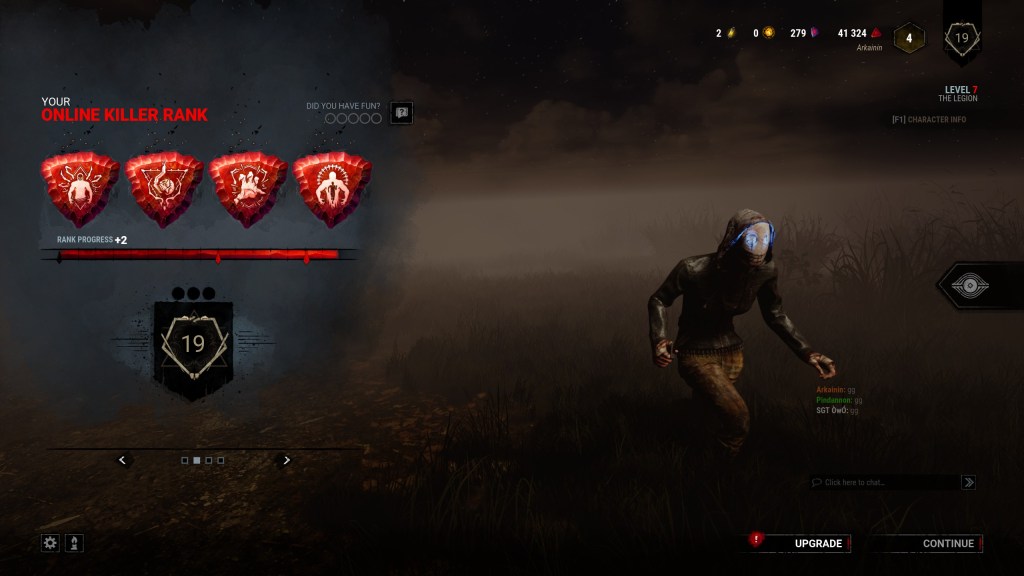Screen dimensions: 1024x576
Task: Rate fun with the first circle
Action: [x=329, y=119]
